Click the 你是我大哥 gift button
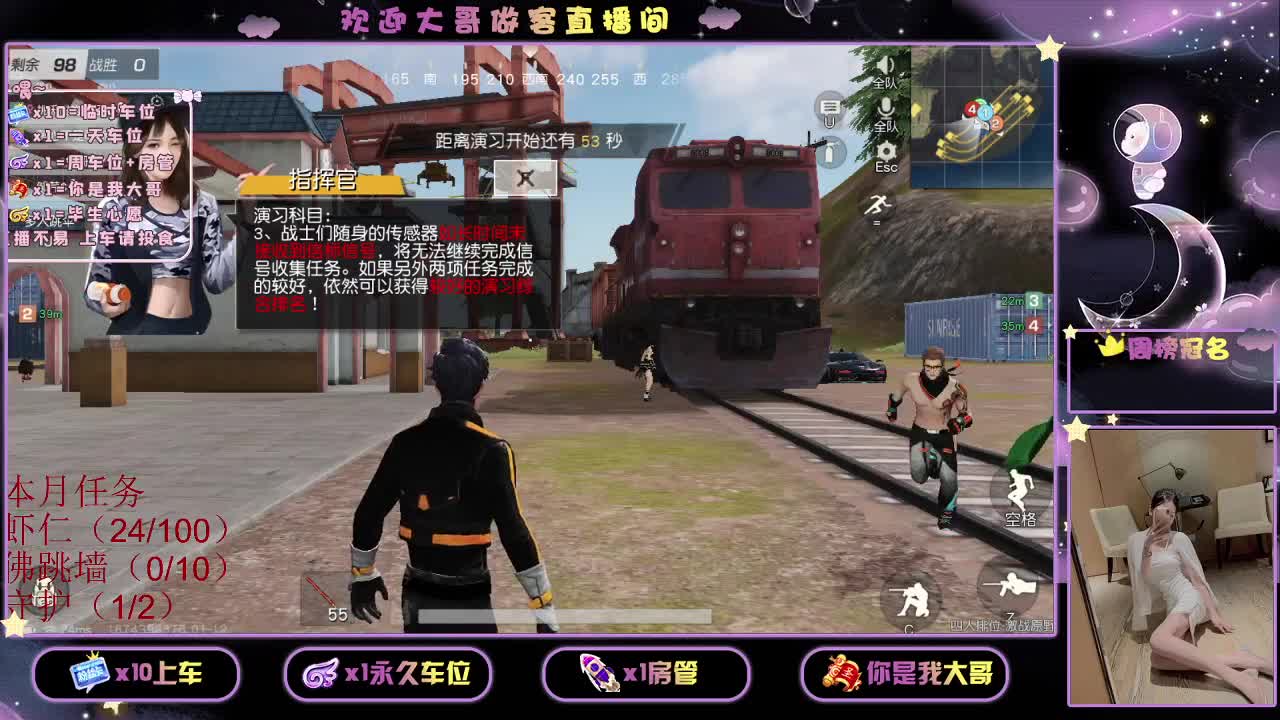 pos(905,674)
